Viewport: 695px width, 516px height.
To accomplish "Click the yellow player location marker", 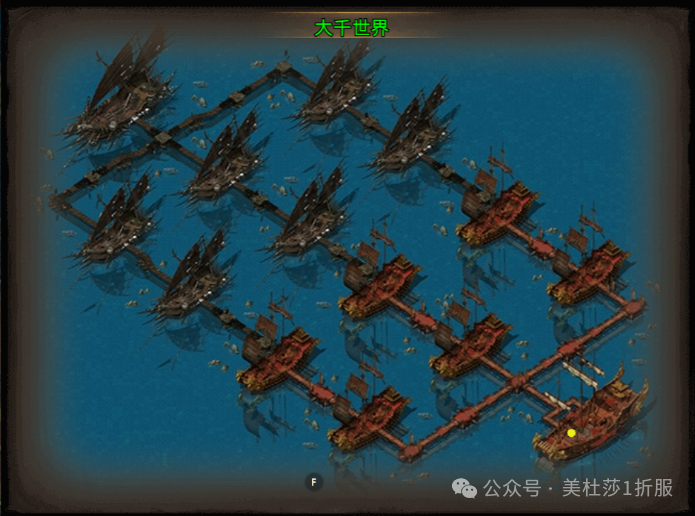I will [571, 433].
